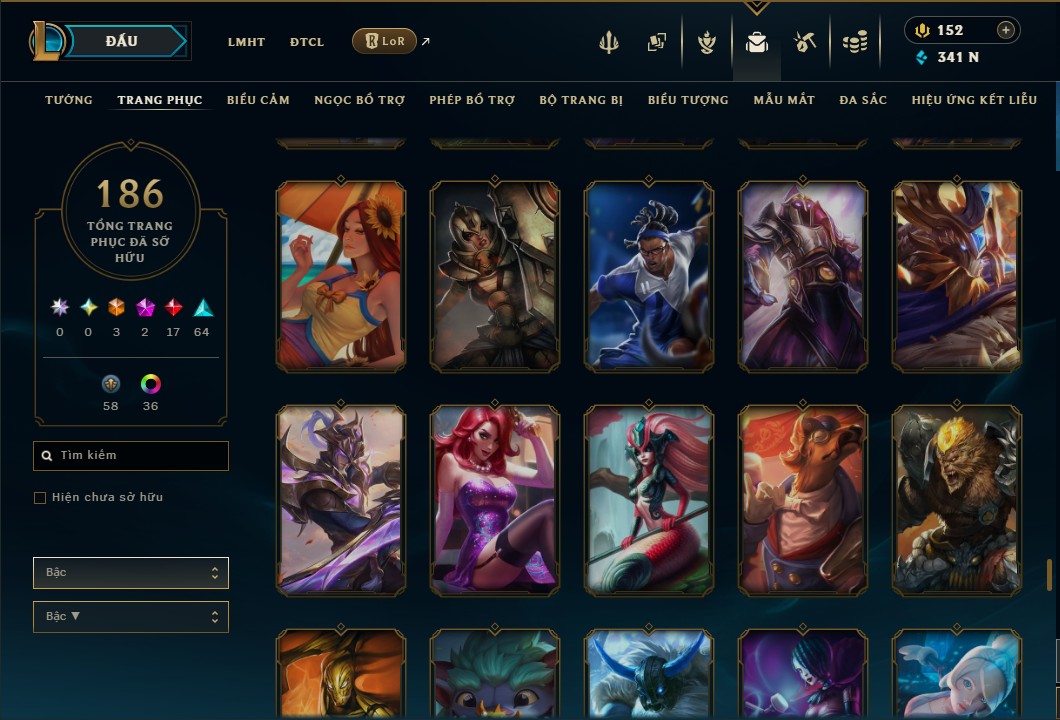Go to the BIỂU TƯỢNG tab

pos(688,100)
